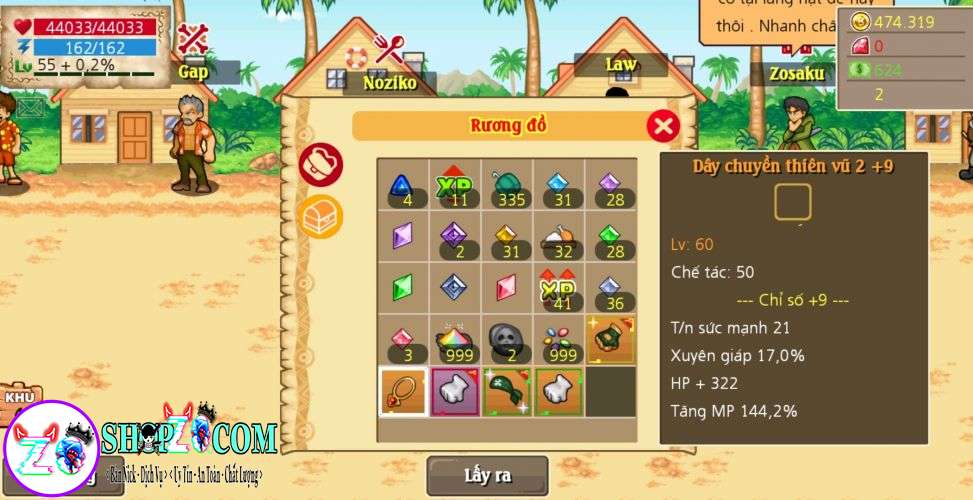Select the colored beans stack of 999

[x=558, y=340]
